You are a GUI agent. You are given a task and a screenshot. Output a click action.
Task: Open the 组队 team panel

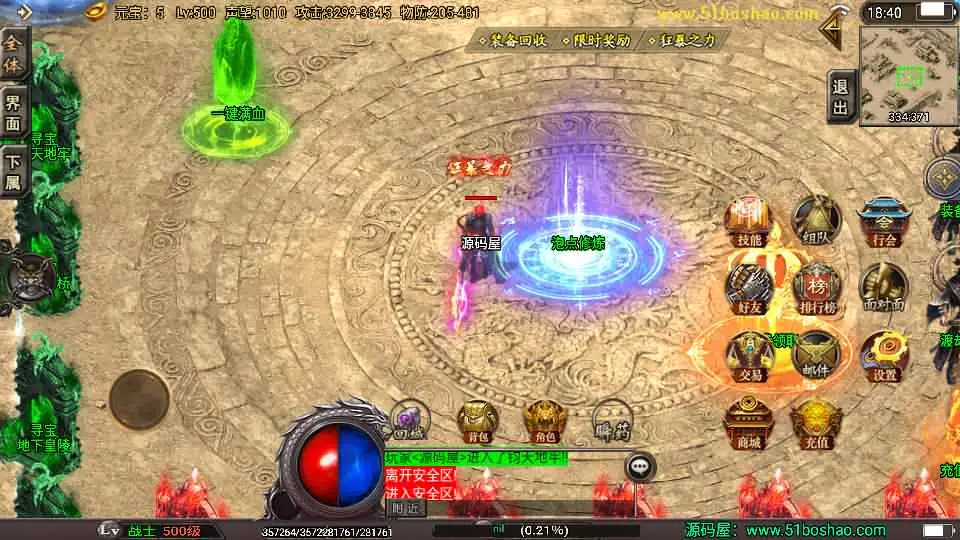[x=816, y=222]
